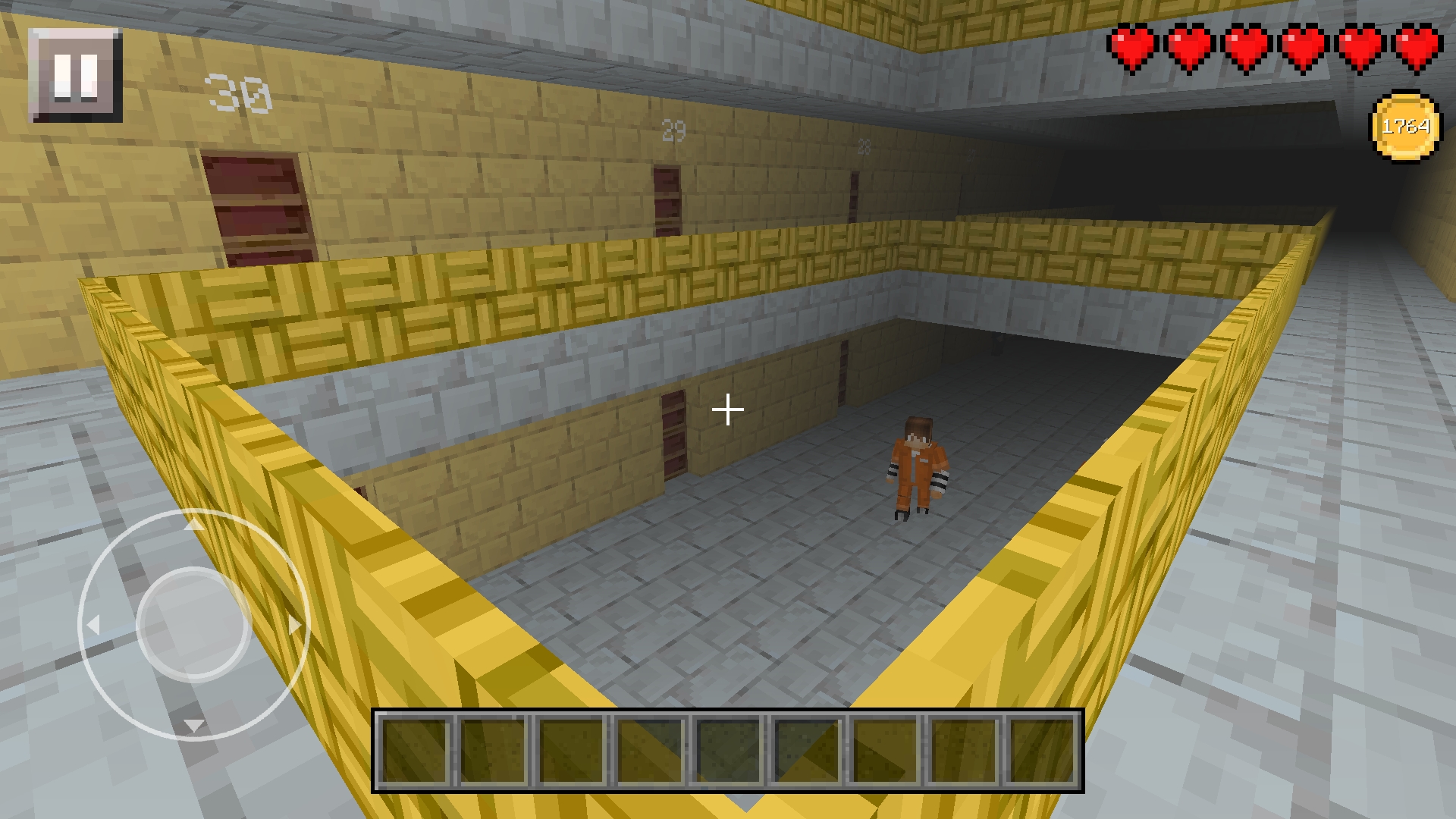Tap the right arrow on the movement joystick
This screenshot has height=819, width=1456.
pos(294,623)
